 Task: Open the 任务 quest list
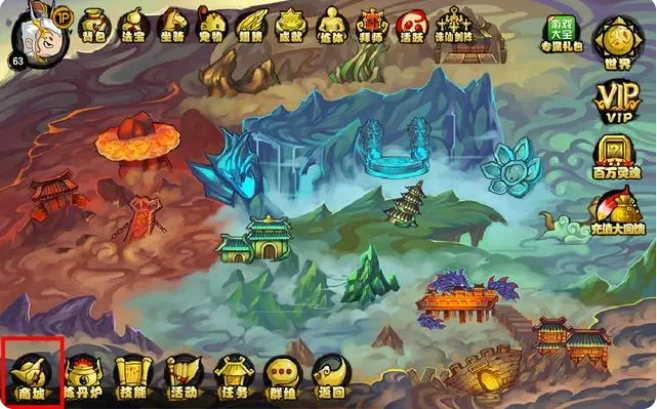[232, 376]
